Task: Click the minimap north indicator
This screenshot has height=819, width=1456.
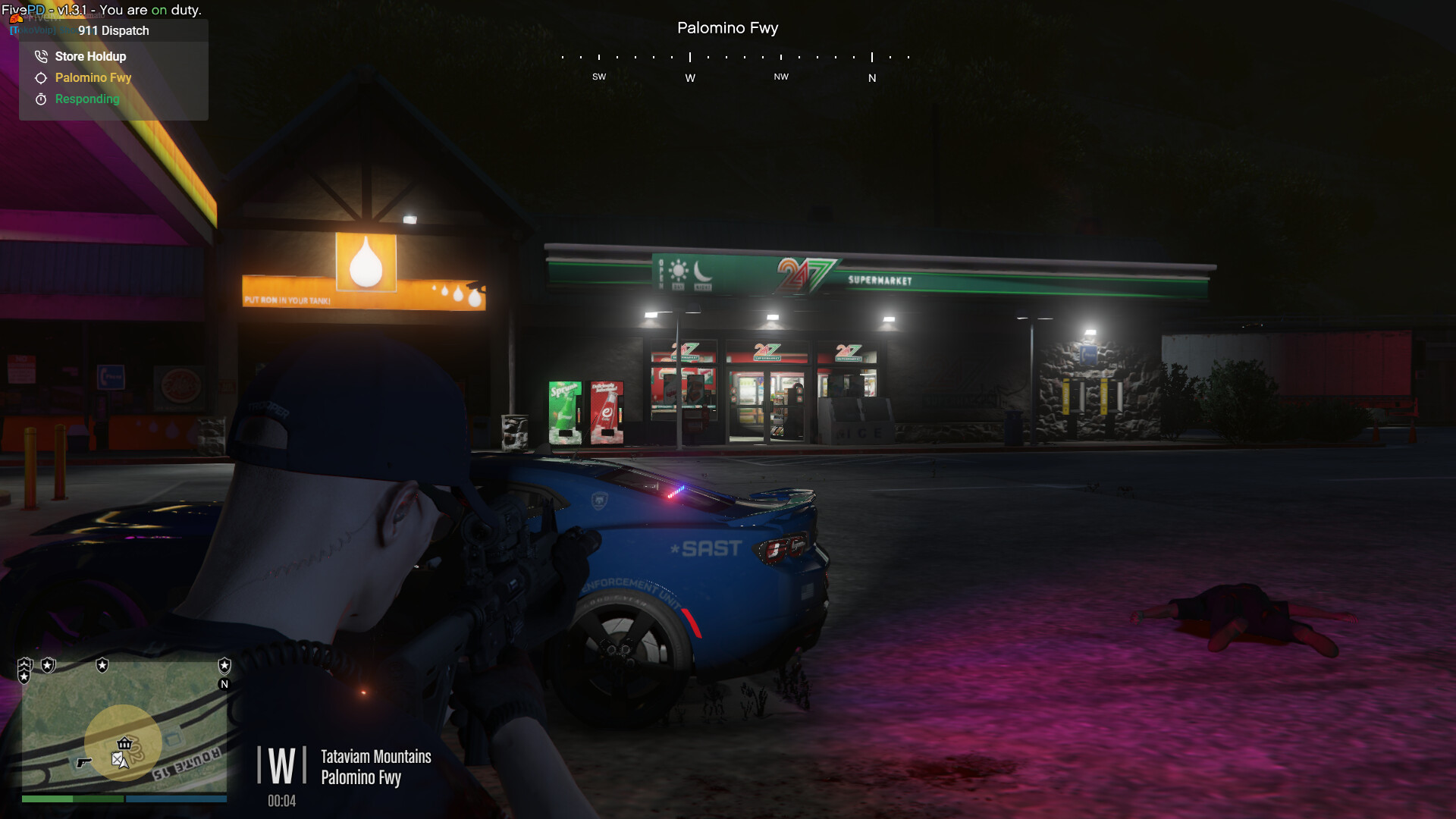Action: pos(224,684)
